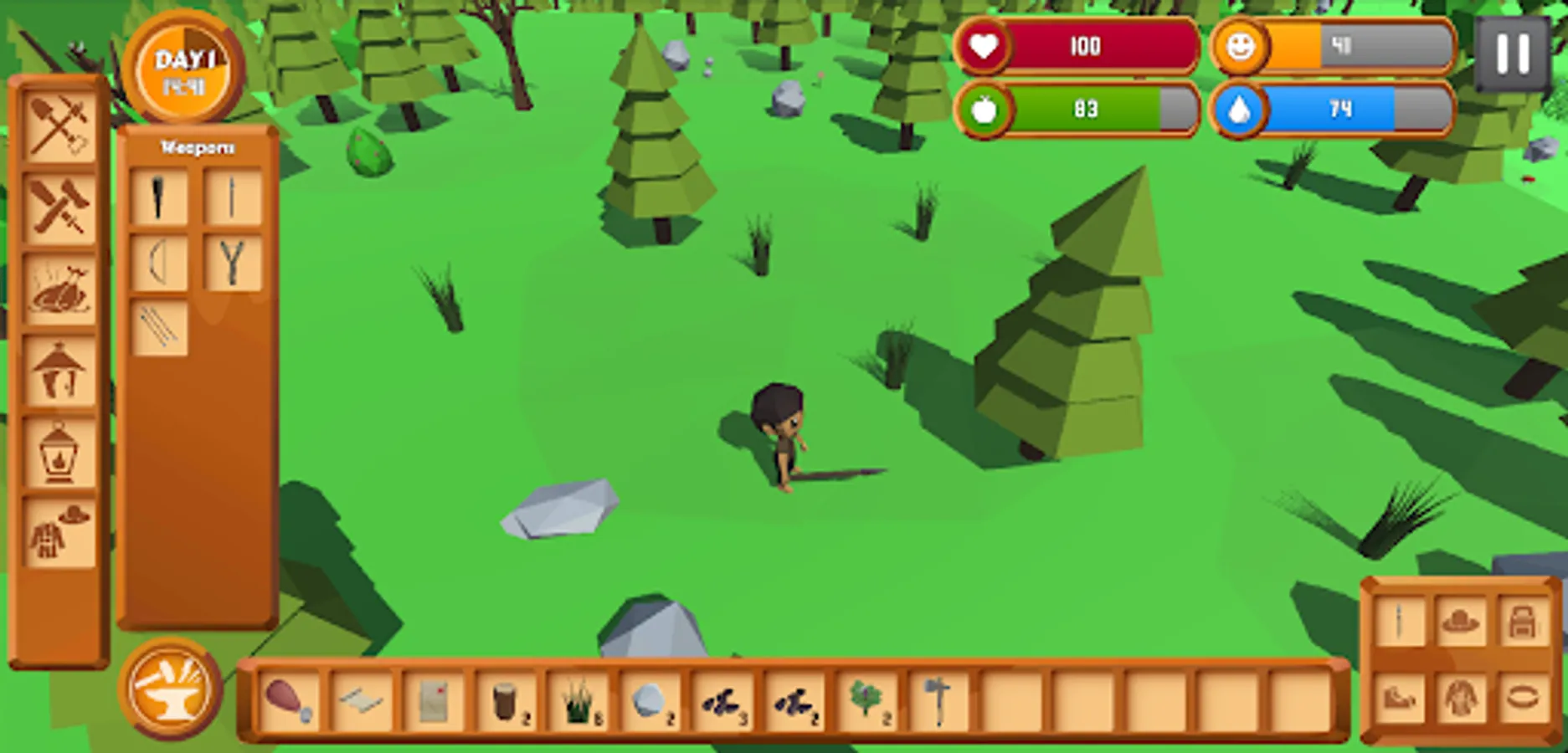
Task: Select the slingshot recipe in Weapons panel
Action: click(233, 264)
